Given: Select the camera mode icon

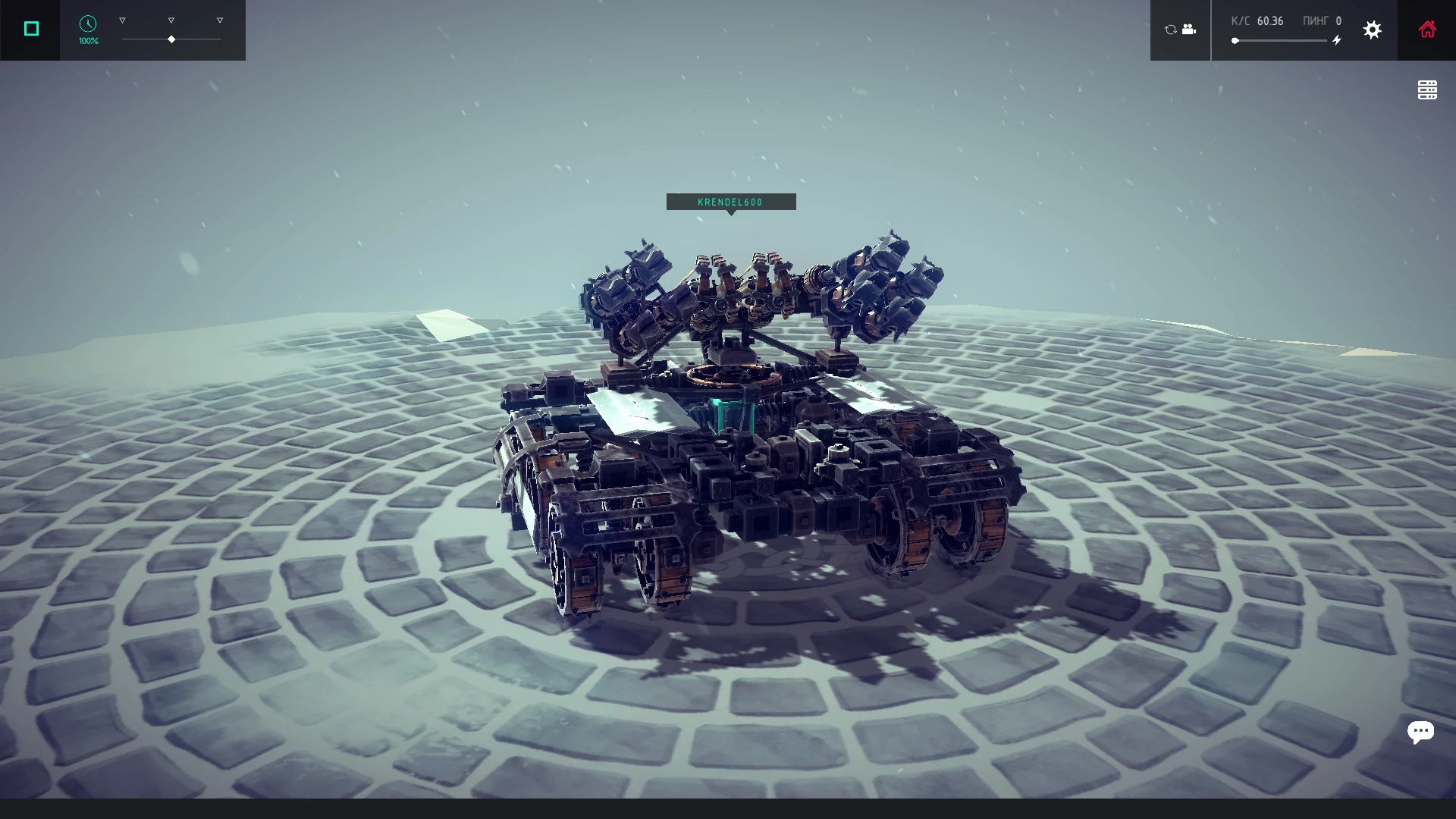Looking at the screenshot, I should click(1189, 30).
